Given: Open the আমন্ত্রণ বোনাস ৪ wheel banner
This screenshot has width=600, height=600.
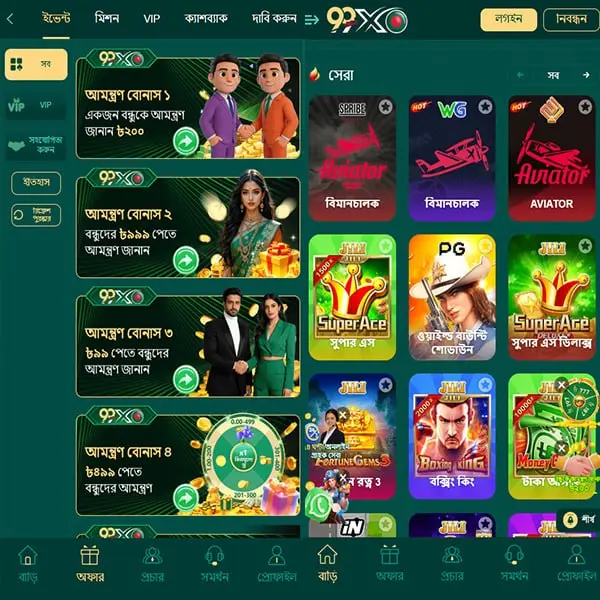Looking at the screenshot, I should (188, 464).
